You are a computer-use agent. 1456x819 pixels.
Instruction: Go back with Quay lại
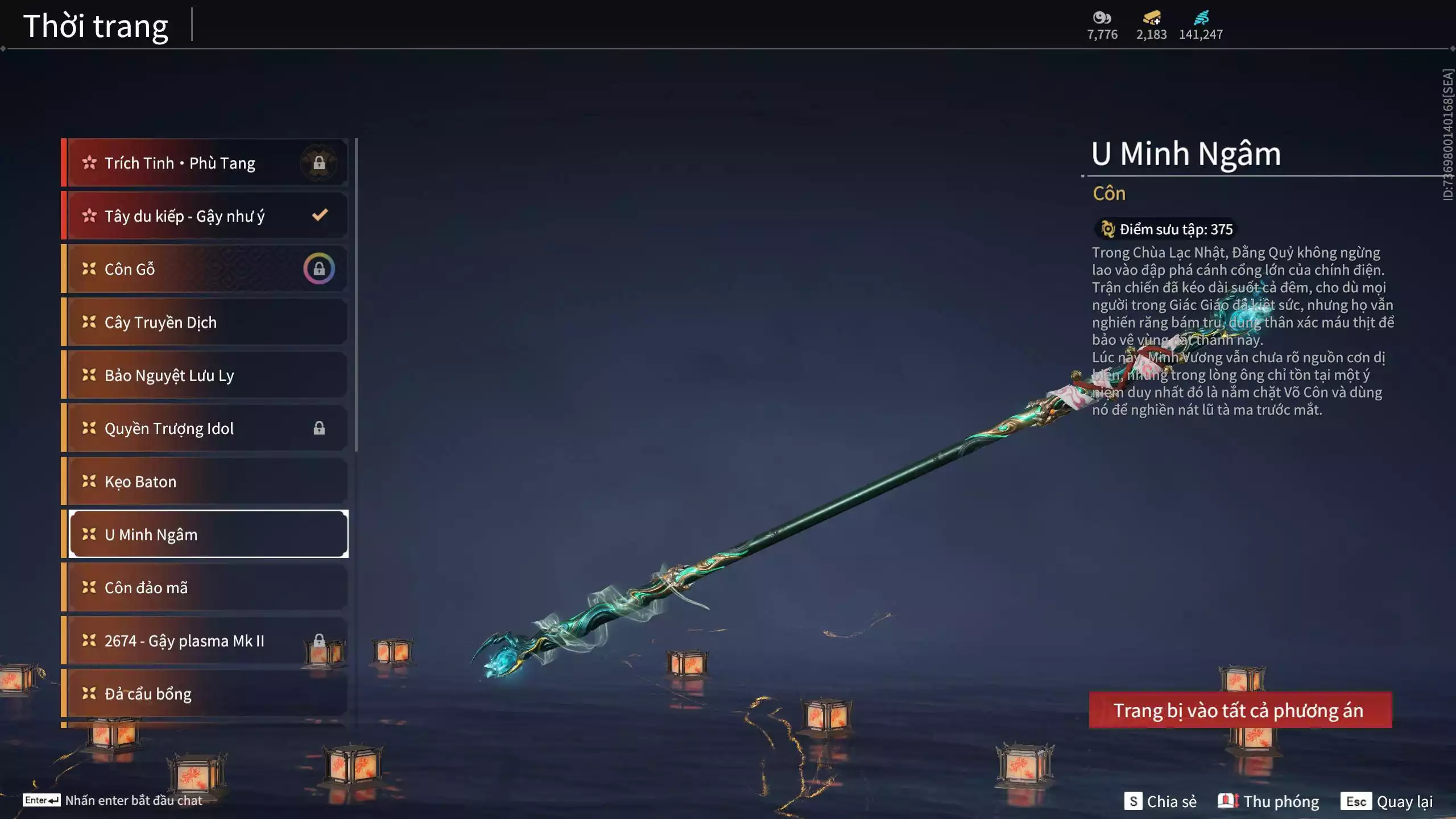[x=1387, y=801]
